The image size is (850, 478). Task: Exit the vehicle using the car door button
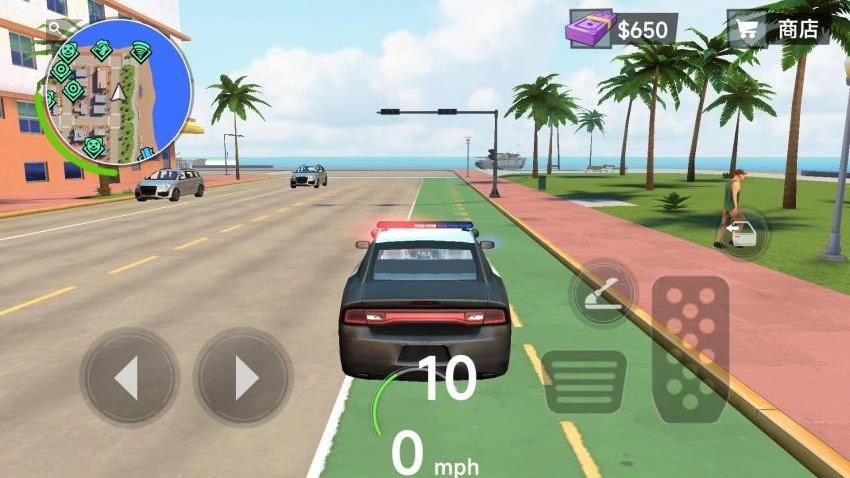click(x=742, y=234)
